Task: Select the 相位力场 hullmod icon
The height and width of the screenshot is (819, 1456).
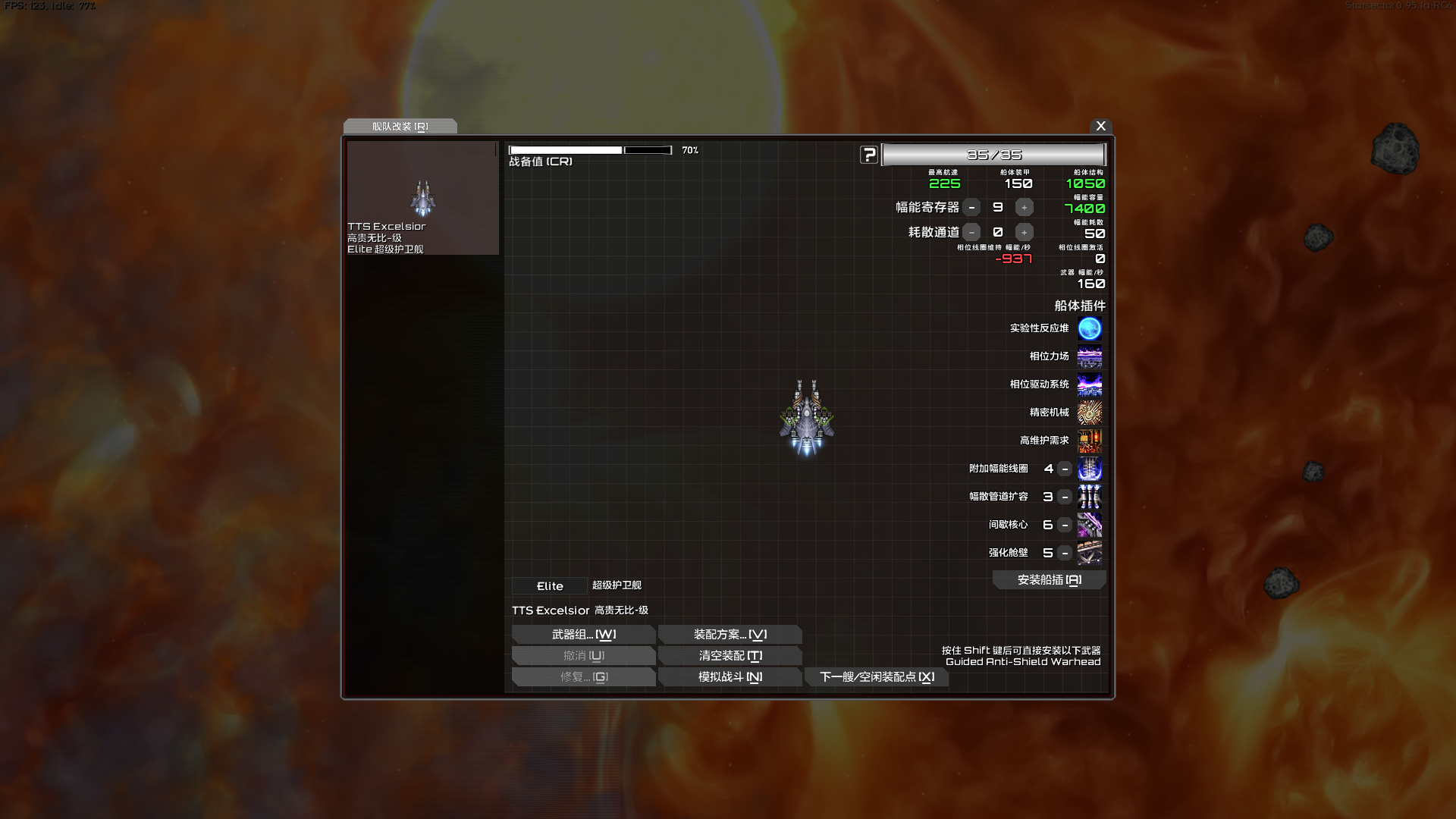Action: point(1090,356)
